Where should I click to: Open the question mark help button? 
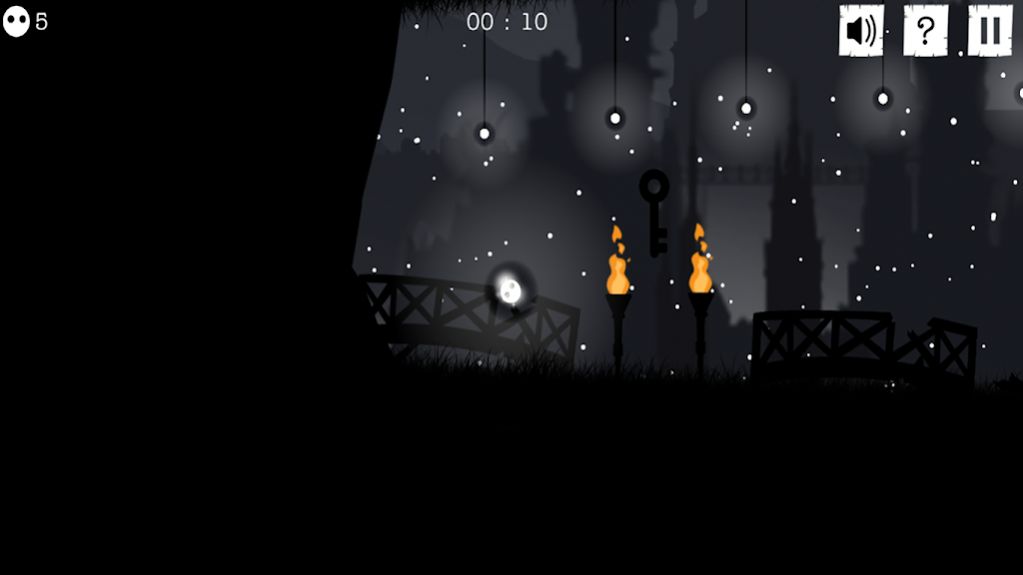925,31
